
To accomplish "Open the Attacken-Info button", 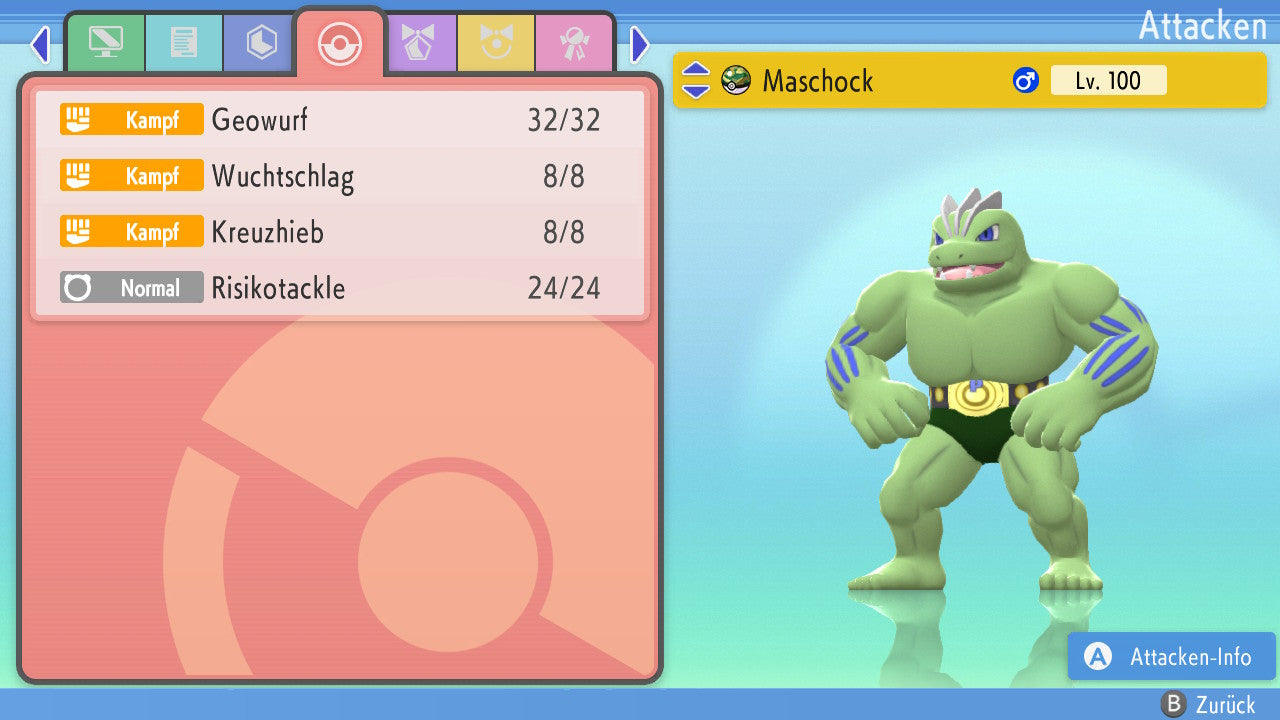I will coord(1171,657).
